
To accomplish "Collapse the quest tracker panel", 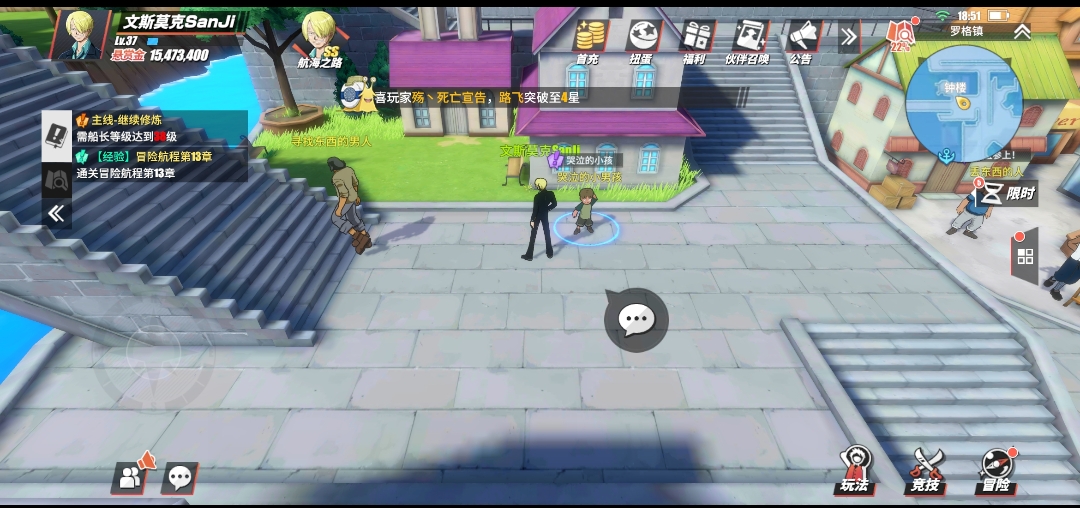I will [x=57, y=213].
